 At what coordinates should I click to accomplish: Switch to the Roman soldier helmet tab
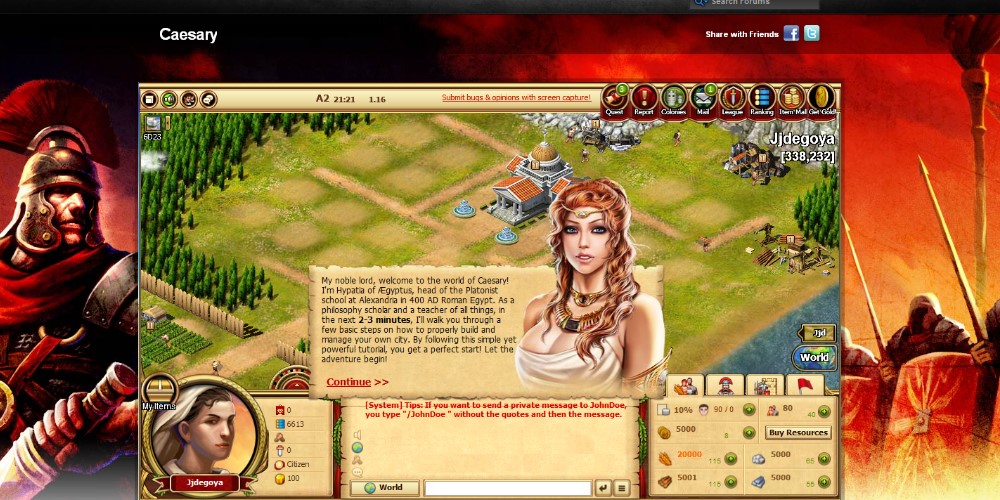click(x=725, y=385)
